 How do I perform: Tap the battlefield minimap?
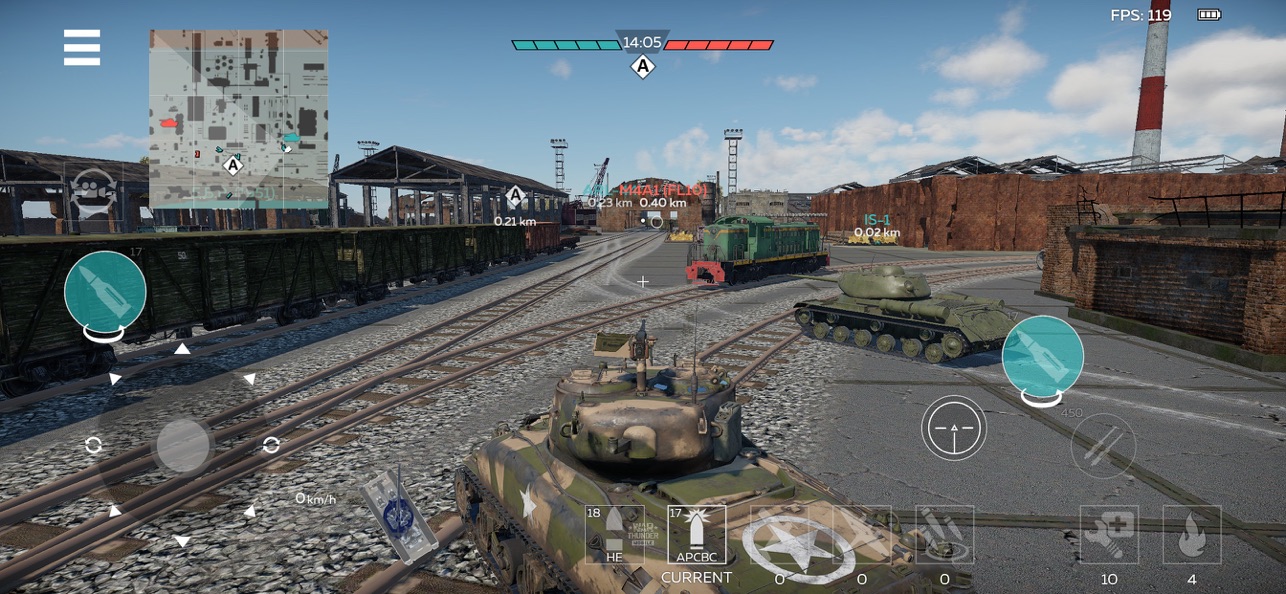pos(238,118)
